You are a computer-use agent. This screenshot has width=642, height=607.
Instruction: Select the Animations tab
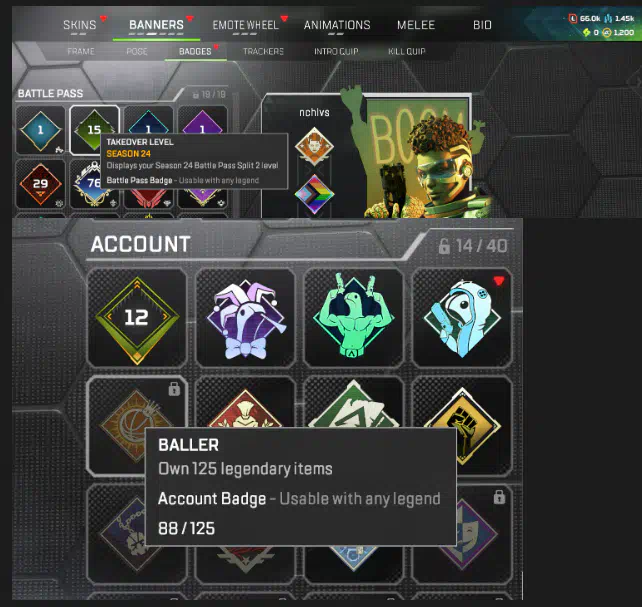click(x=337, y=25)
